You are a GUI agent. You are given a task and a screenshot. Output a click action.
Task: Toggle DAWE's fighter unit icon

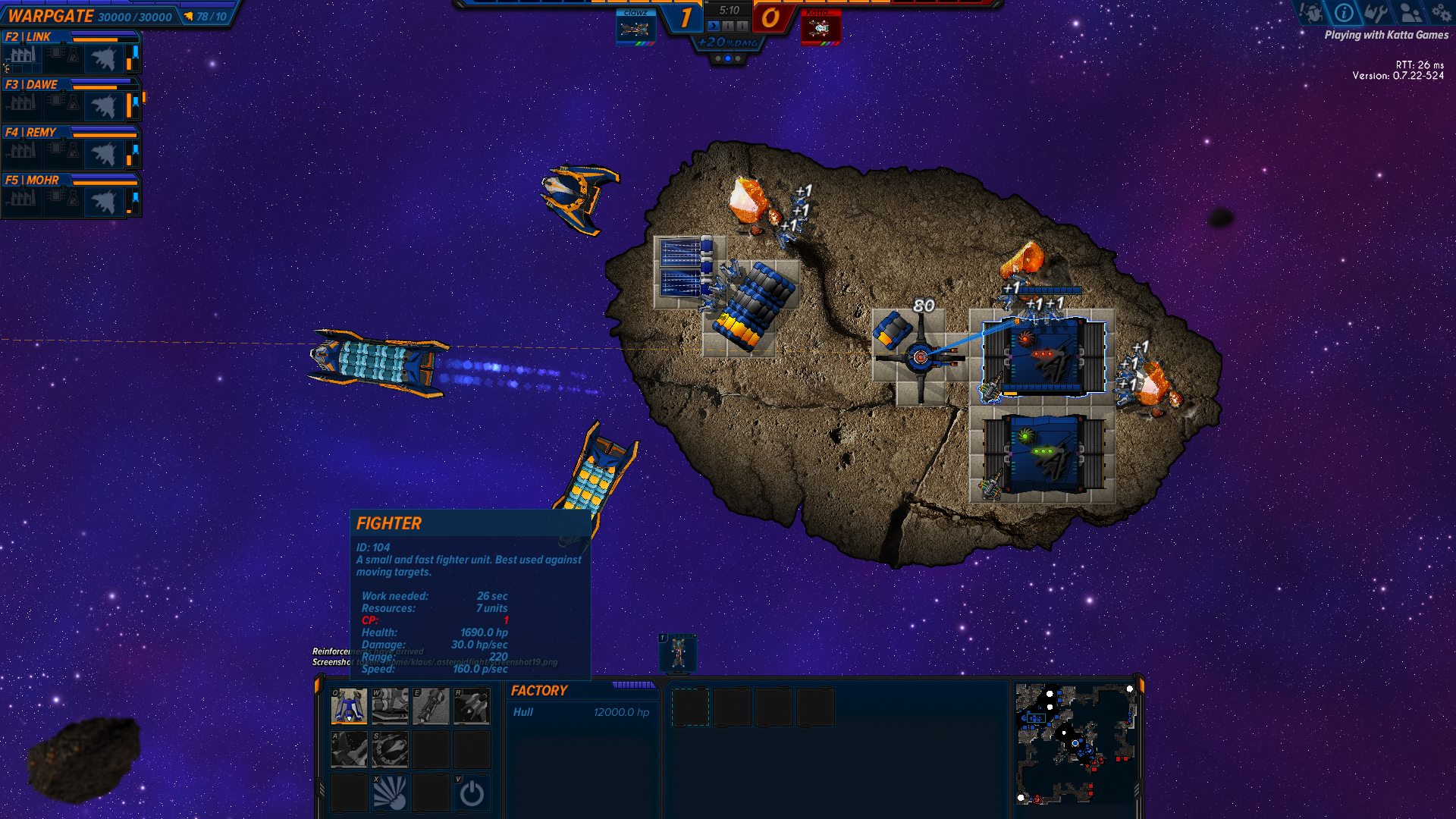106,105
